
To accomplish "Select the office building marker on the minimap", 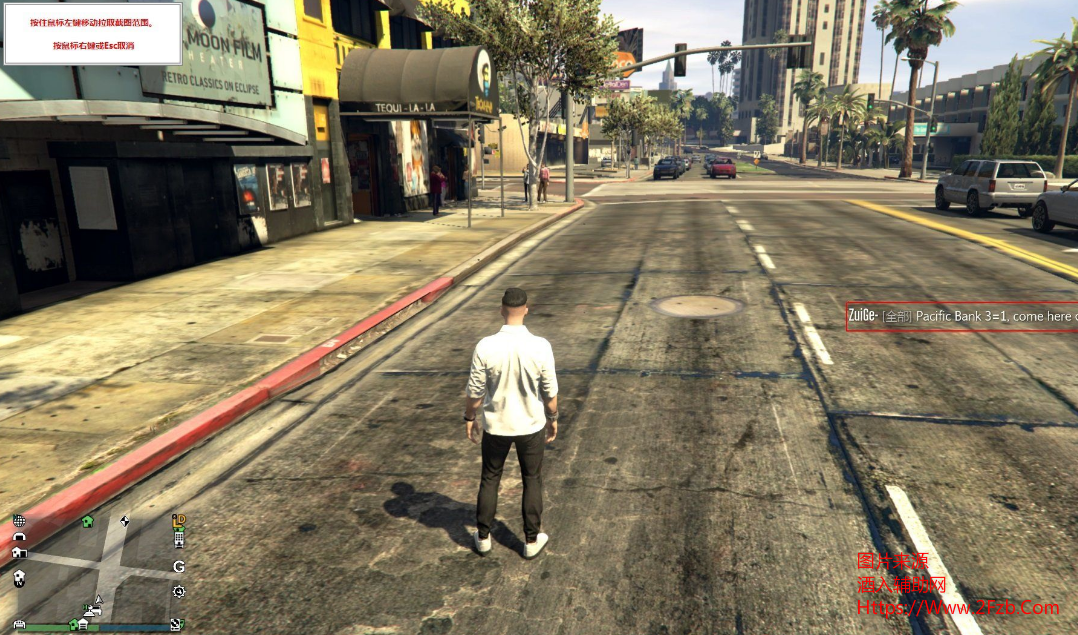I will pyautogui.click(x=179, y=539).
